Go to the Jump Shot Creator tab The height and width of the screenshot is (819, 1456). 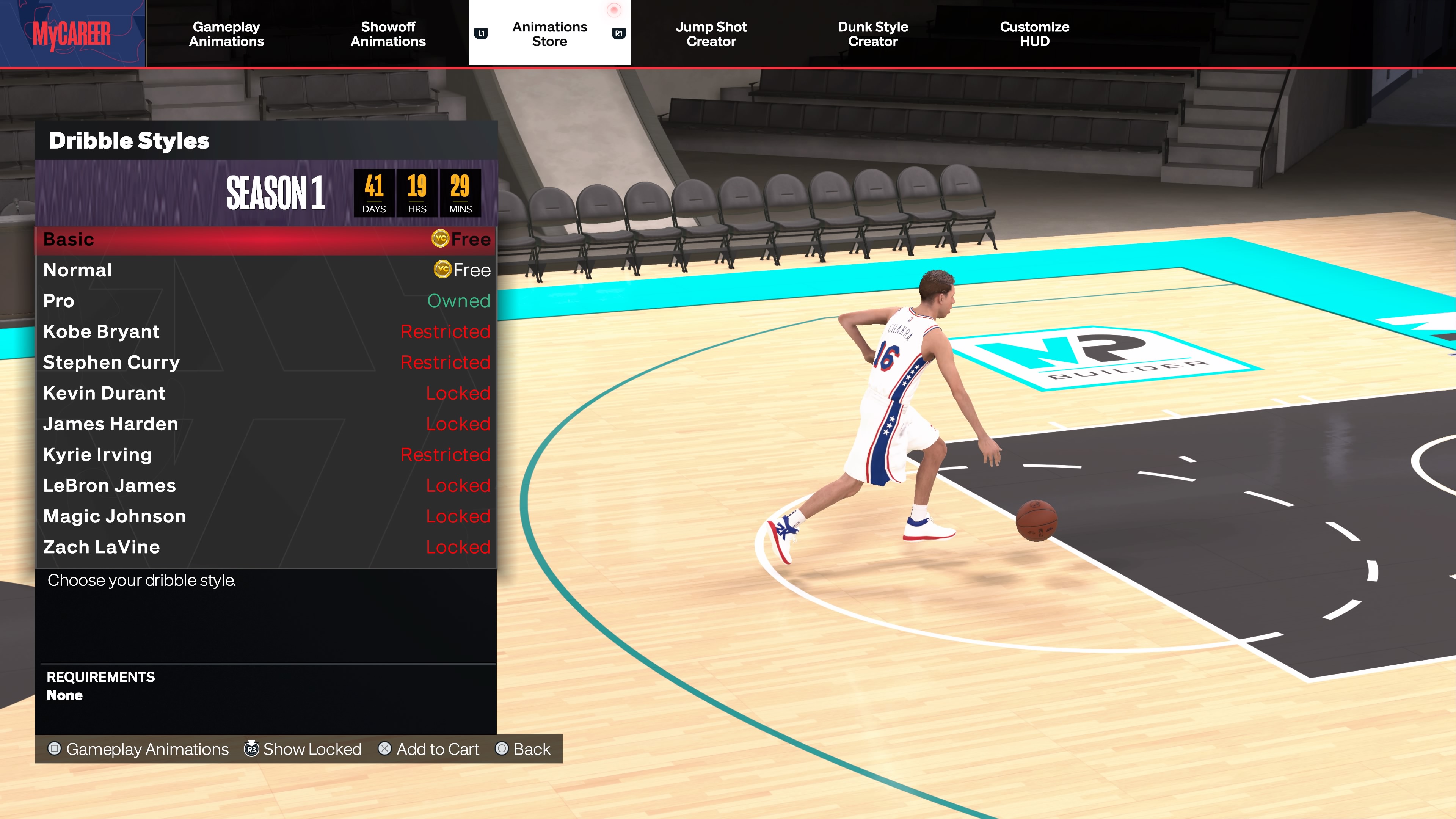[711, 34]
